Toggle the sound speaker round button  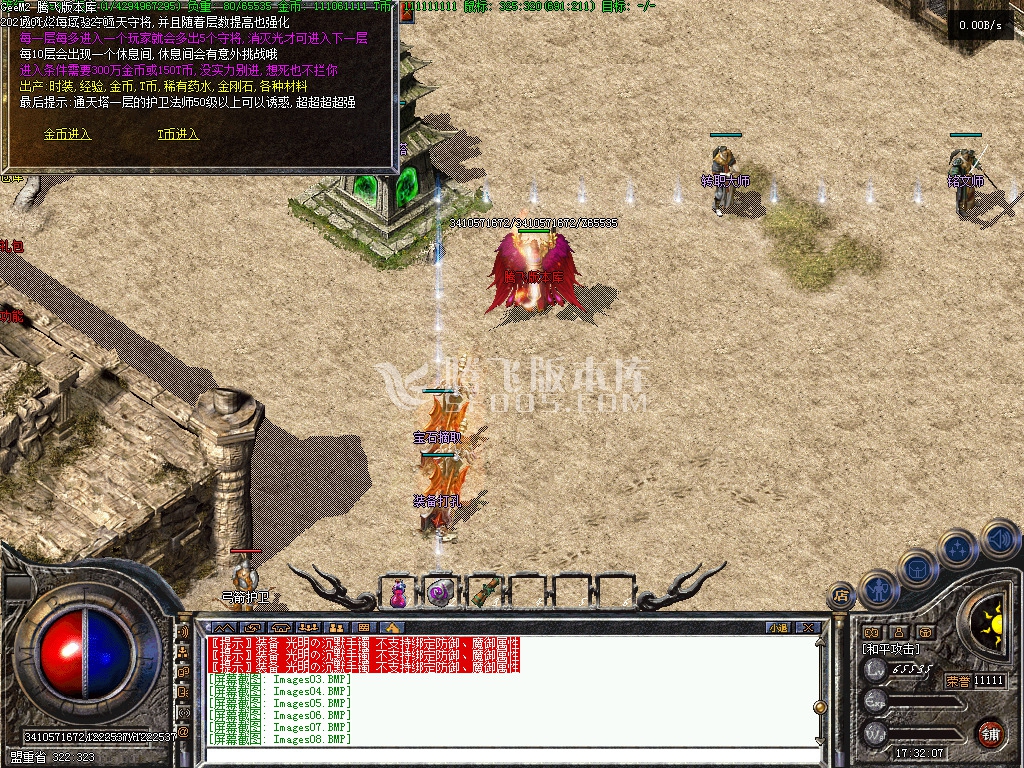pos(998,538)
